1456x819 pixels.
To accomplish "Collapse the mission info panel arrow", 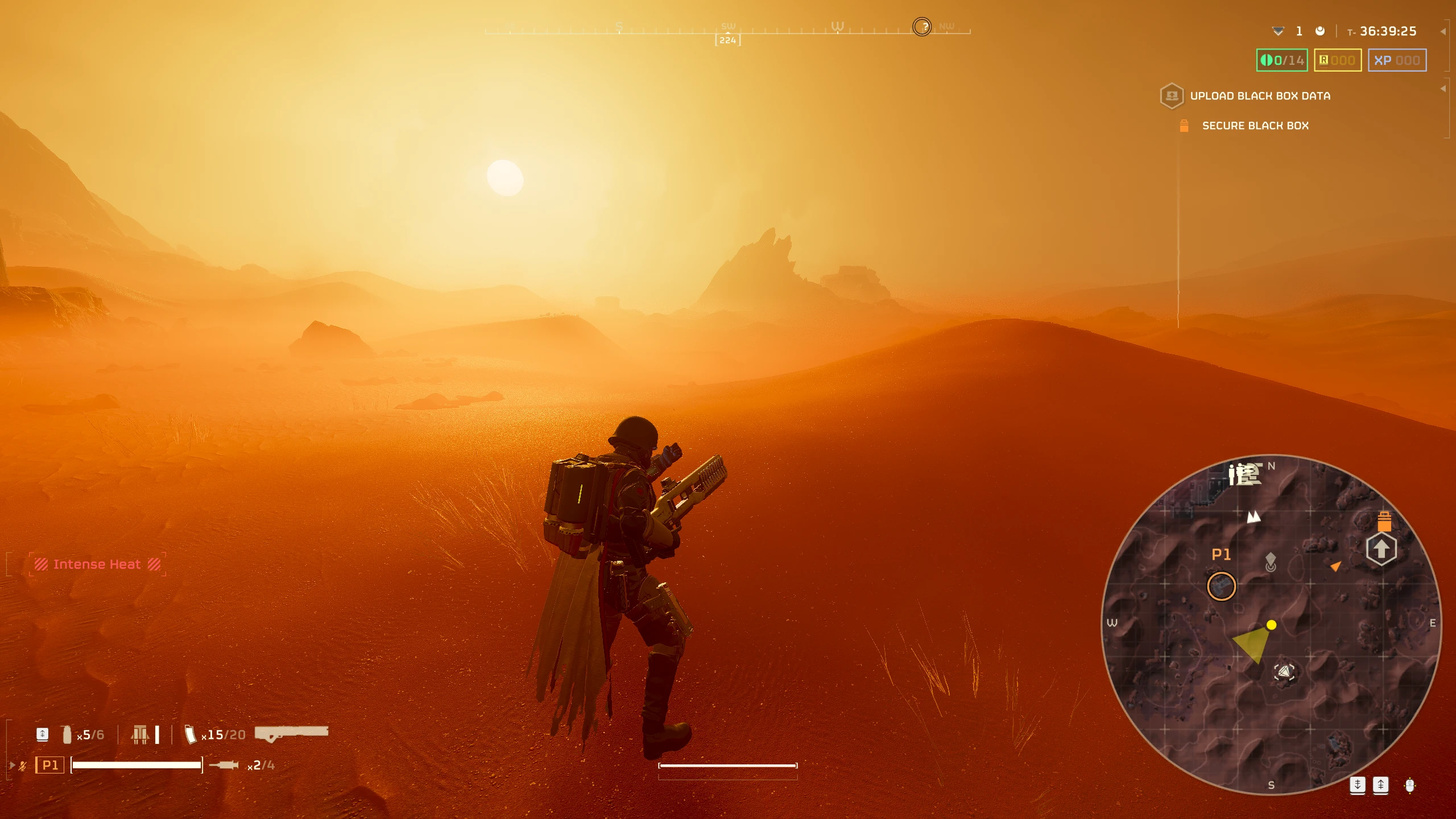I will coord(1443,32).
